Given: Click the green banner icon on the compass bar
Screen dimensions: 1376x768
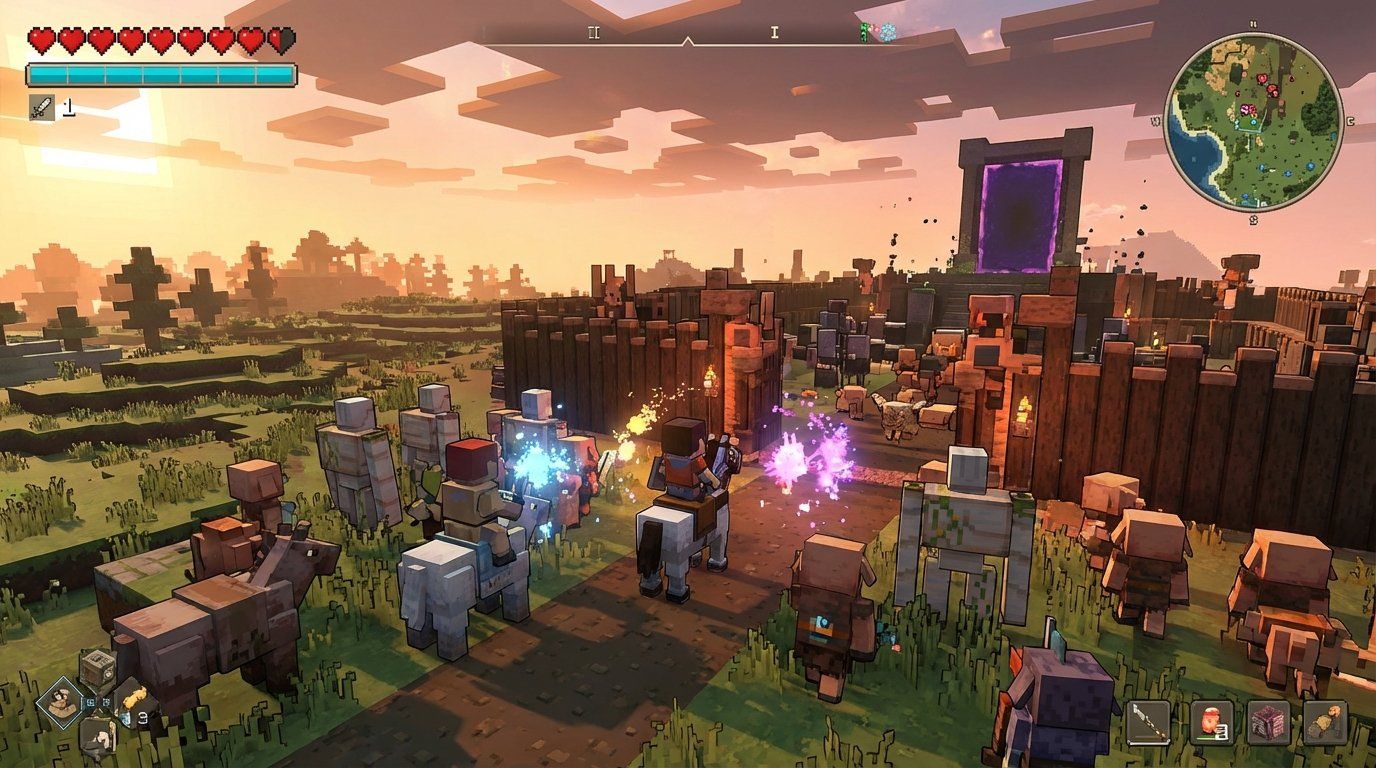Looking at the screenshot, I should click(x=862, y=31).
